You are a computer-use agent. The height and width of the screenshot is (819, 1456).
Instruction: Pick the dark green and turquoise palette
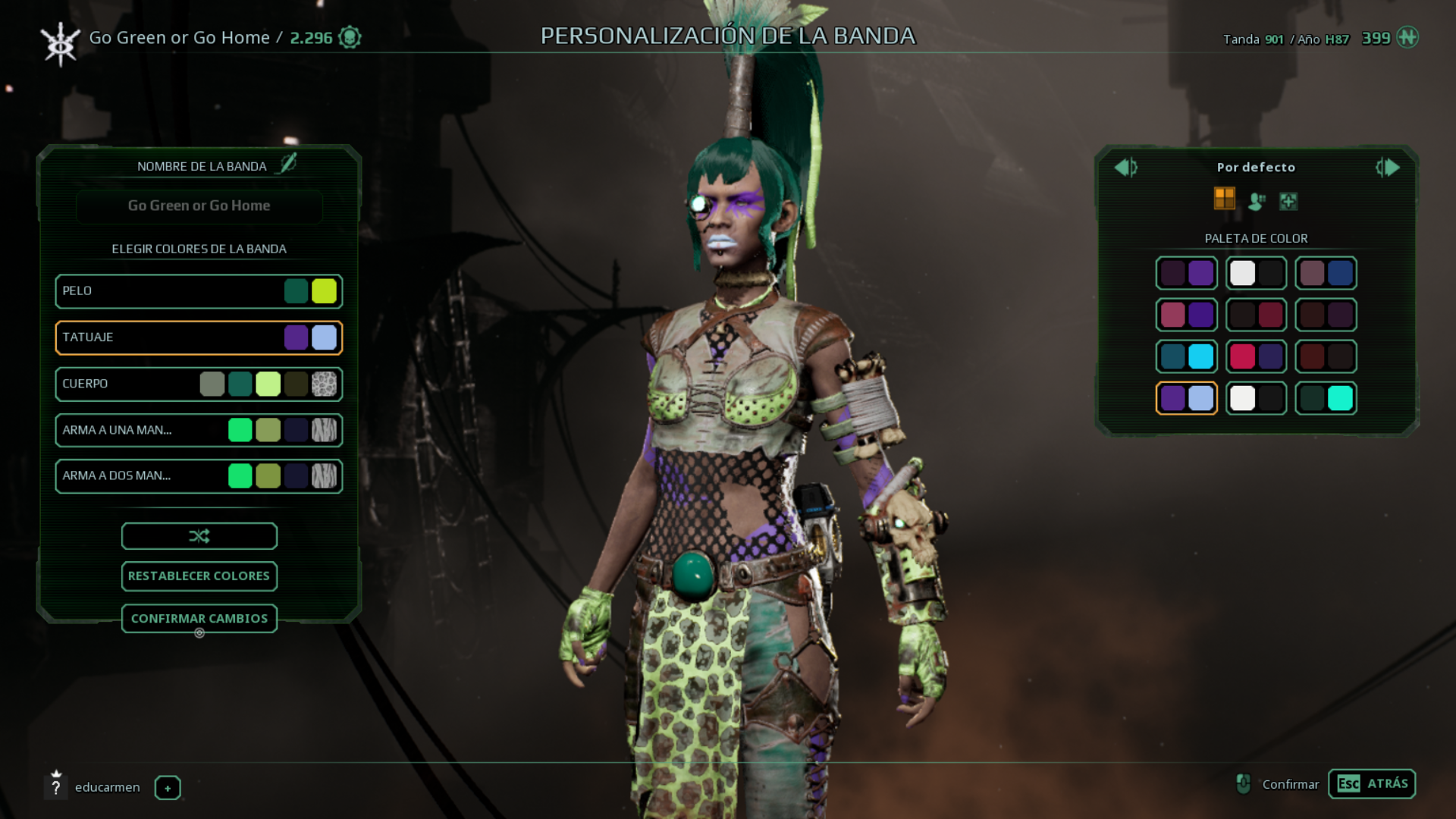click(x=1326, y=398)
